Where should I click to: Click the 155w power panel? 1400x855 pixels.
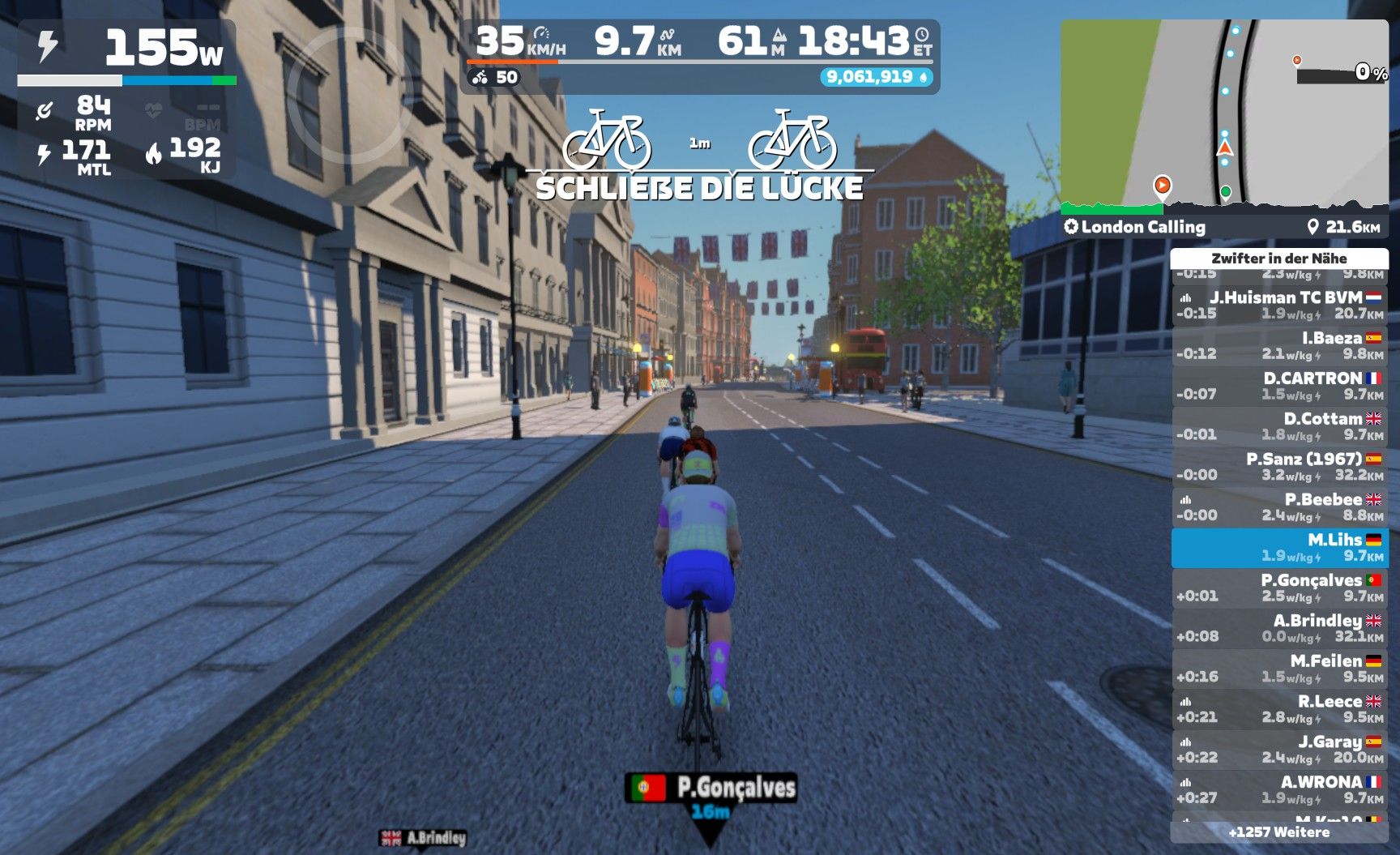coord(127,50)
